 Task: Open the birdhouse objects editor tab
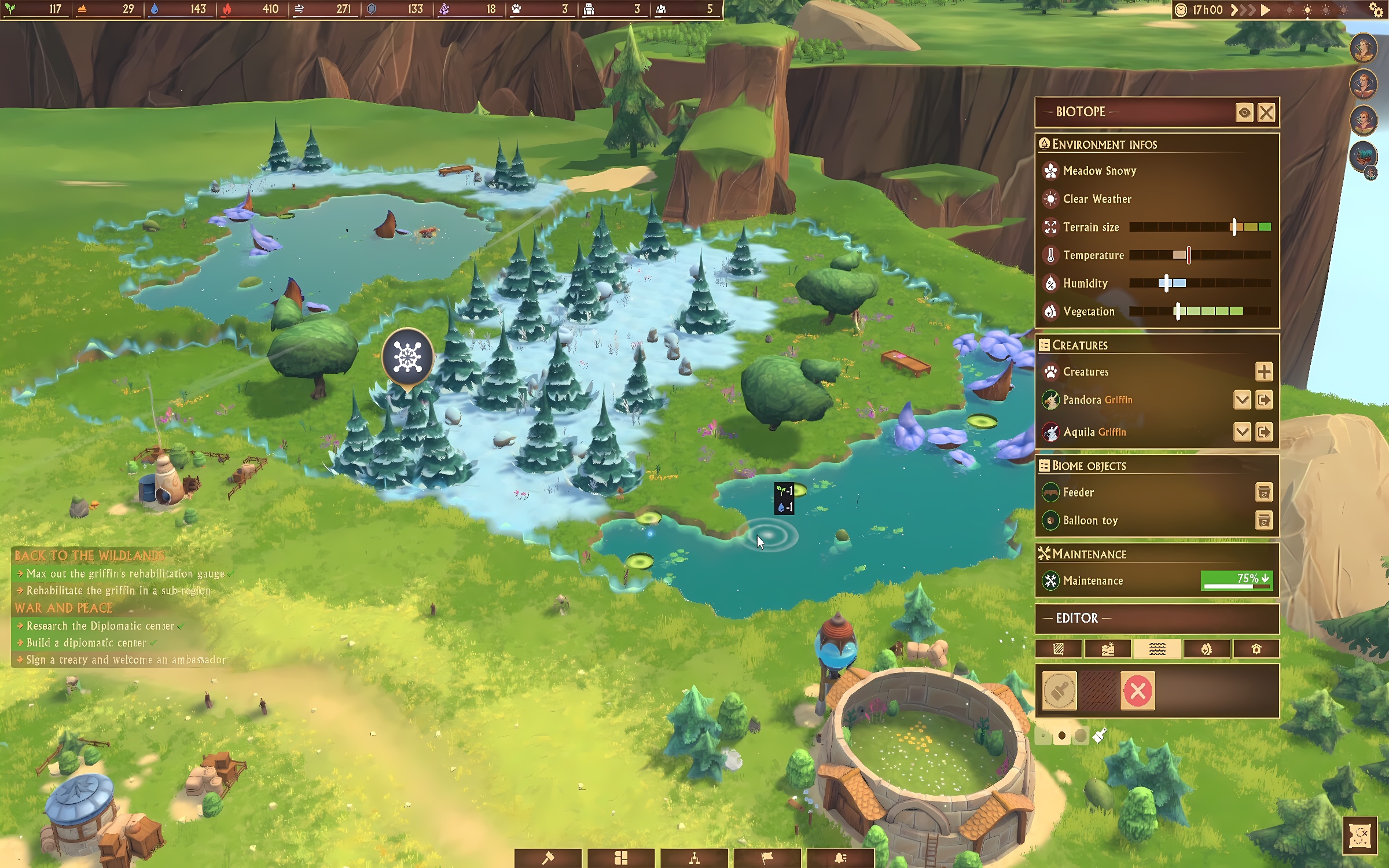[1256, 649]
